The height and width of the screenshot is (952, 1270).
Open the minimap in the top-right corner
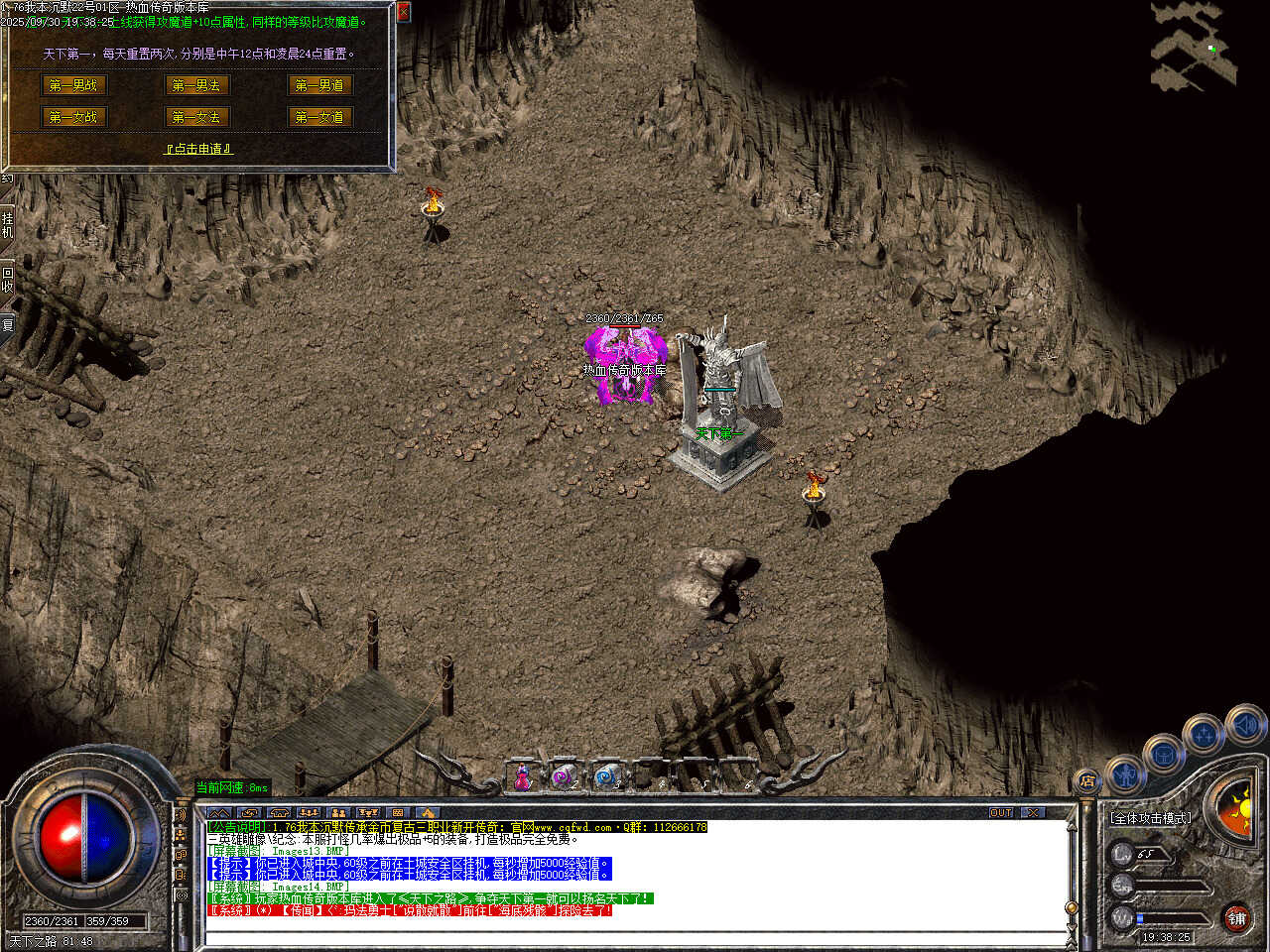[1195, 46]
